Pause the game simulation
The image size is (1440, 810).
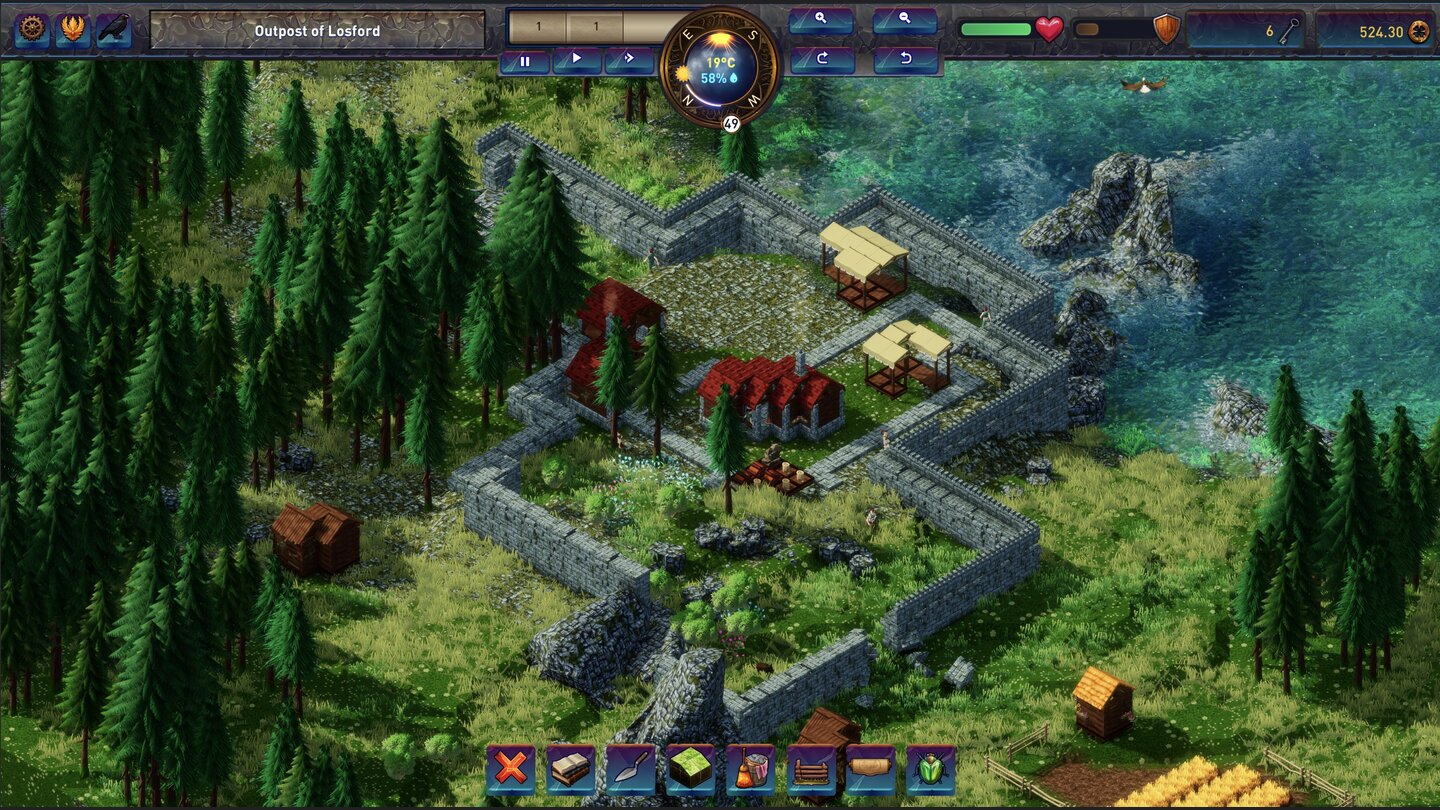pos(526,60)
